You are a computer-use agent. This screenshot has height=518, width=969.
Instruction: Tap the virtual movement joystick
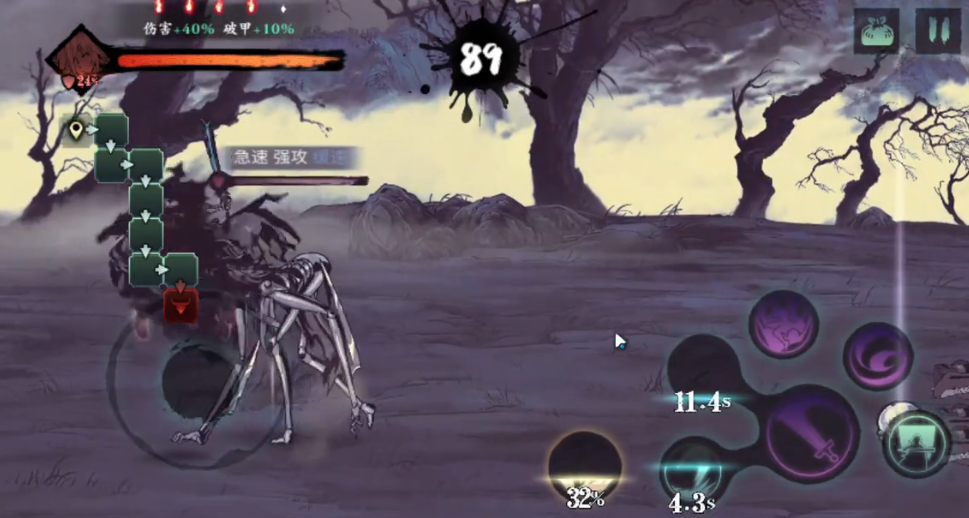click(x=198, y=381)
